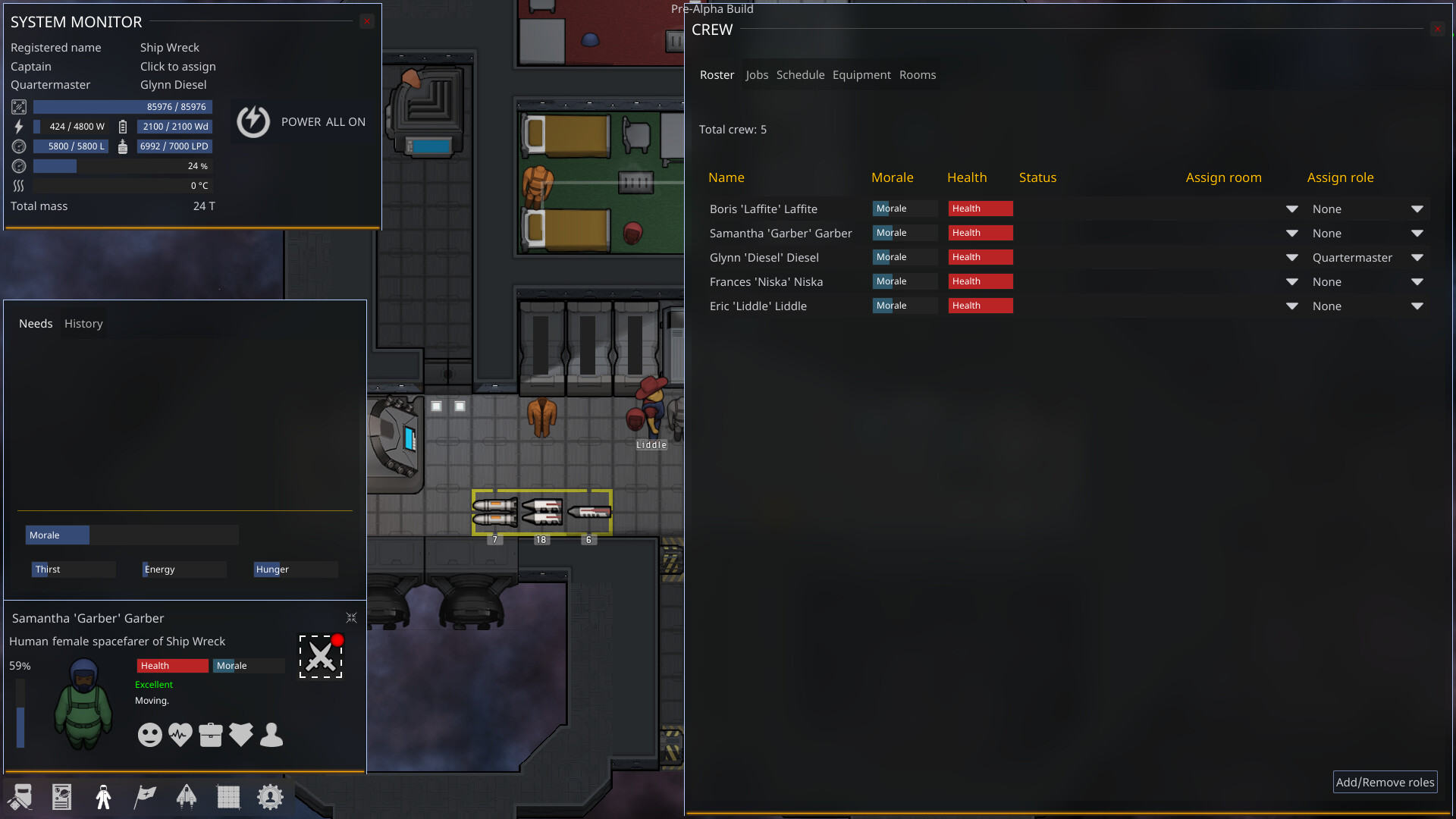Switch to the Schedule tab in Crew window
Screen dimensions: 1456x819
(800, 74)
